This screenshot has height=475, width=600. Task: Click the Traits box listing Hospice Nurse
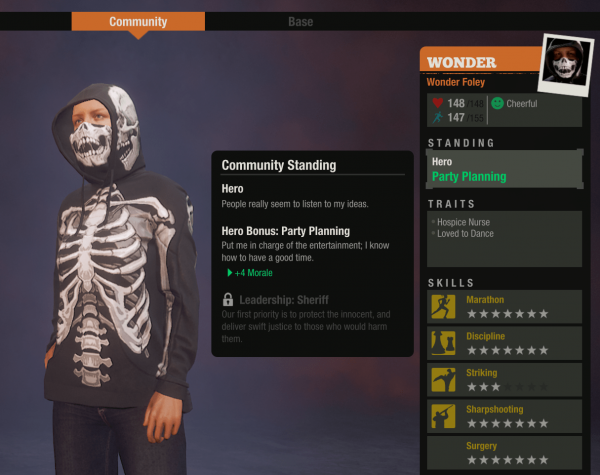pos(504,238)
